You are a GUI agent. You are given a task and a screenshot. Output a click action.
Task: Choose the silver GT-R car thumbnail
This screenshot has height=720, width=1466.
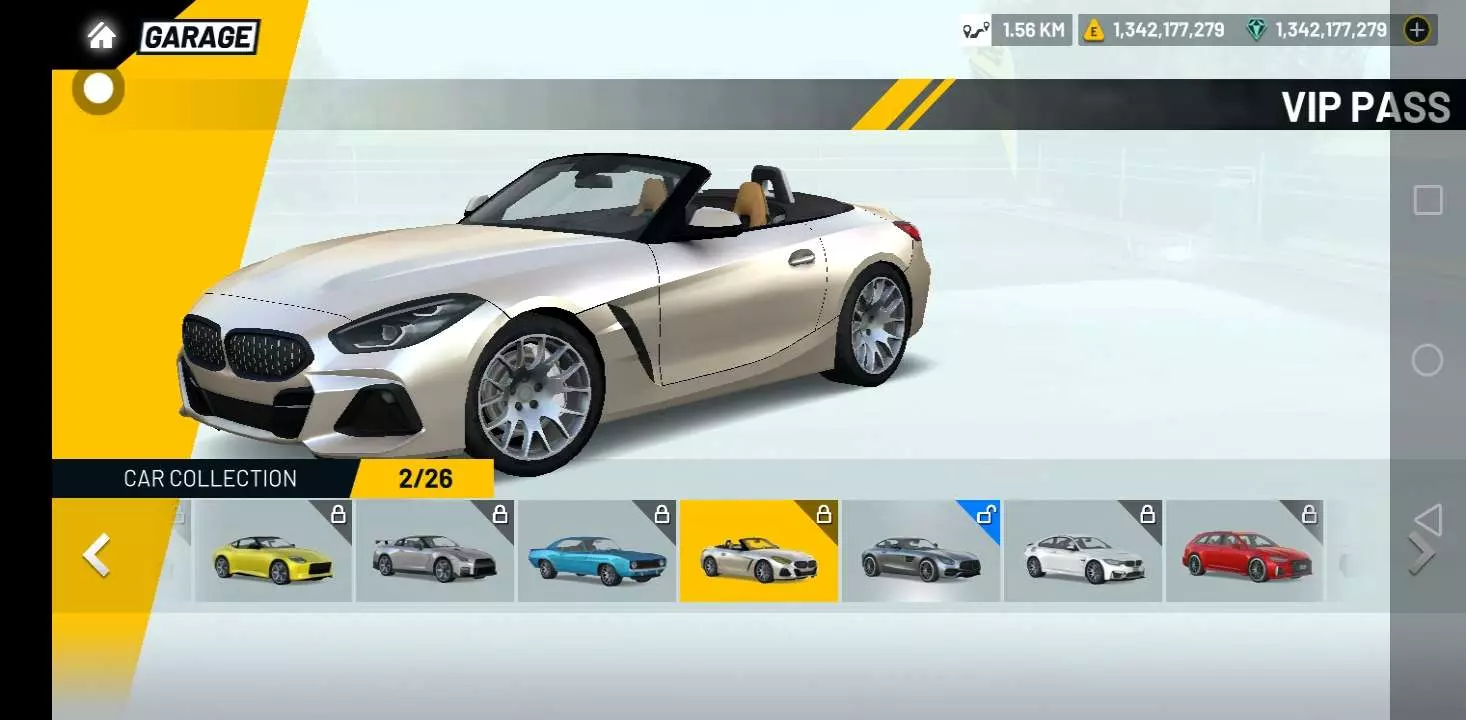click(x=435, y=552)
